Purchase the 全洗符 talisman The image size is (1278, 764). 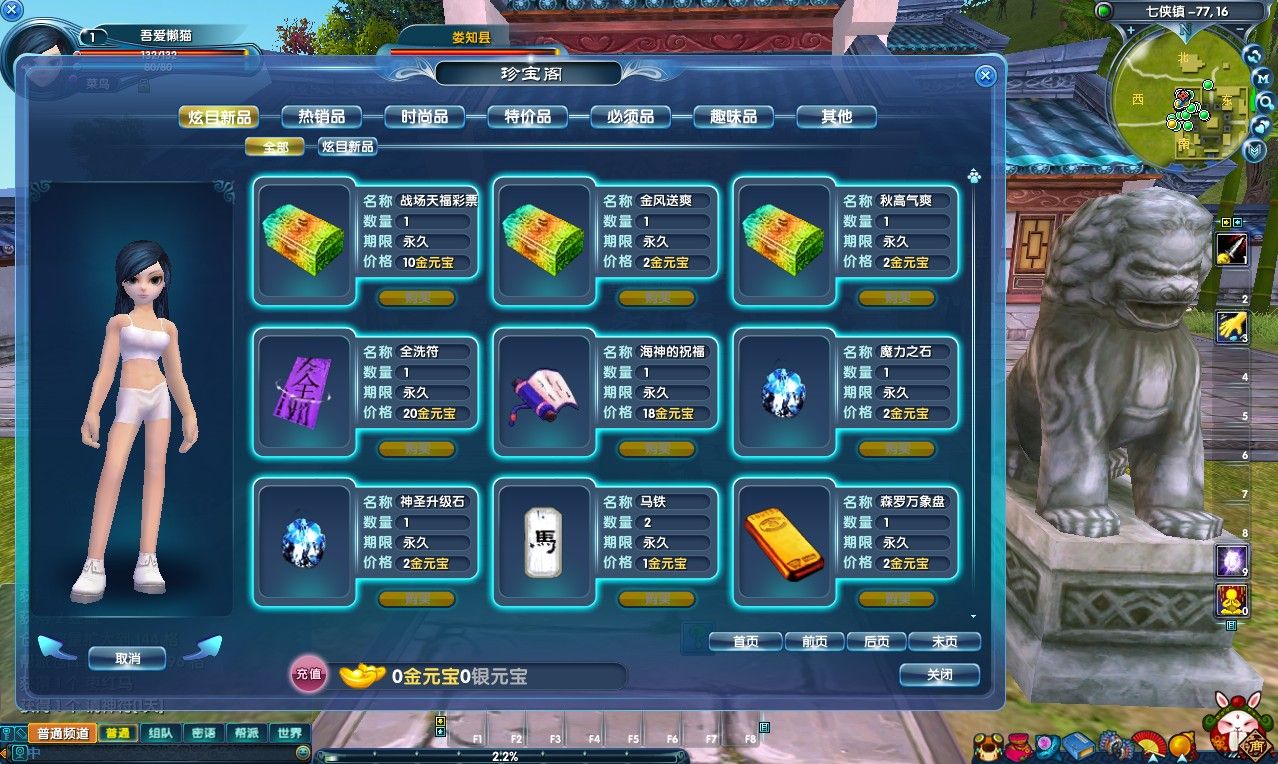pos(416,449)
